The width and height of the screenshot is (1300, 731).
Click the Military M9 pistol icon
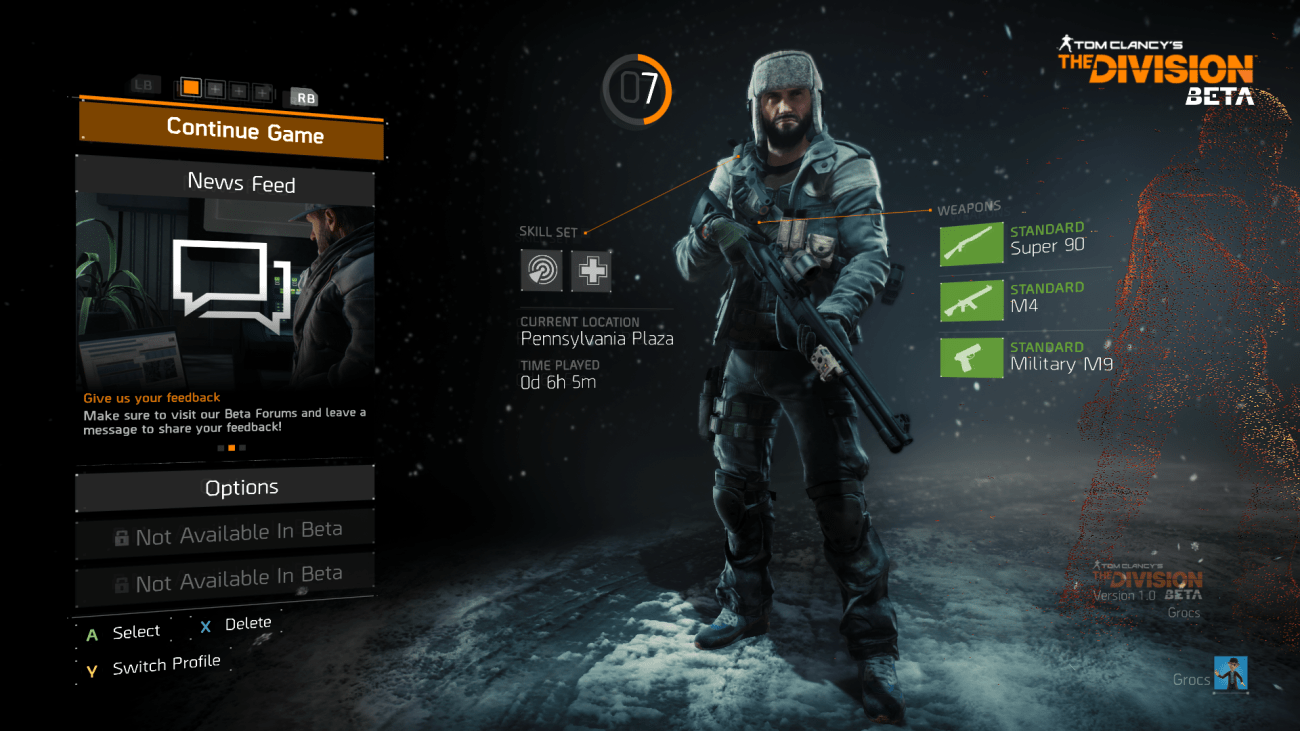971,358
